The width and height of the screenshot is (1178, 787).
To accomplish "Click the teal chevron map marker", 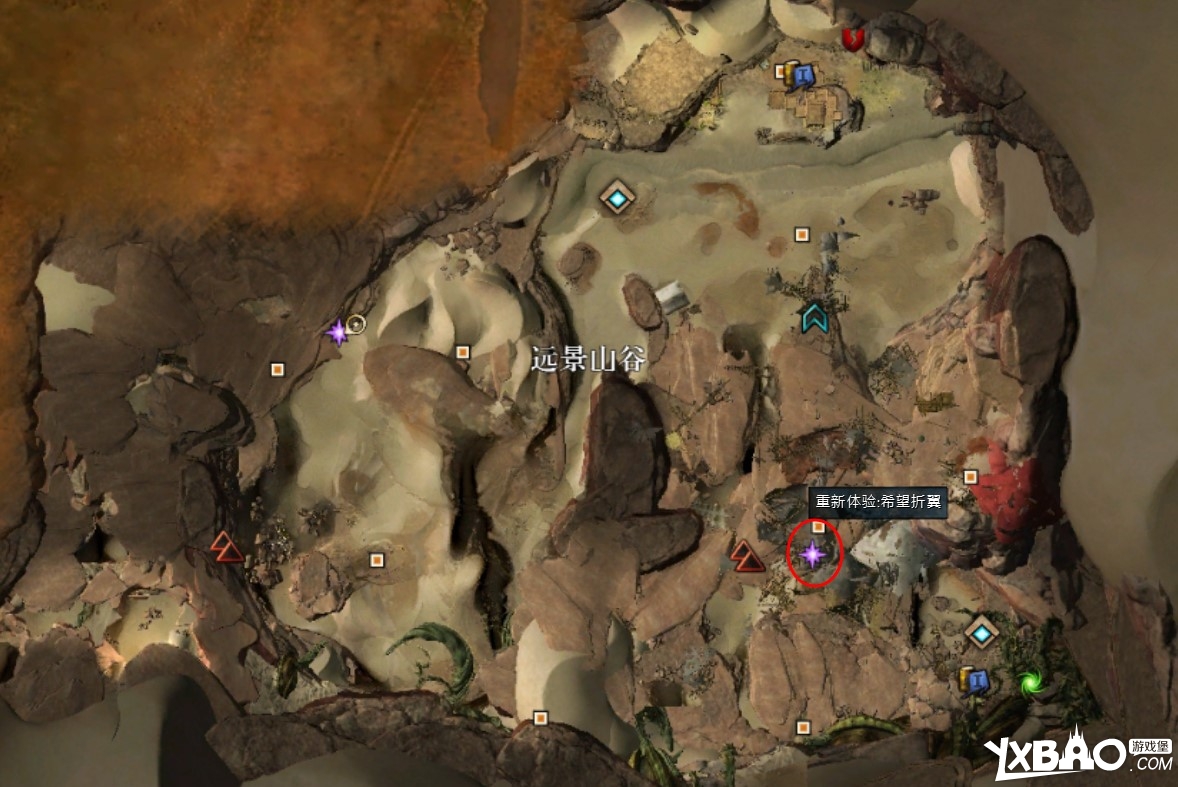I will click(815, 318).
